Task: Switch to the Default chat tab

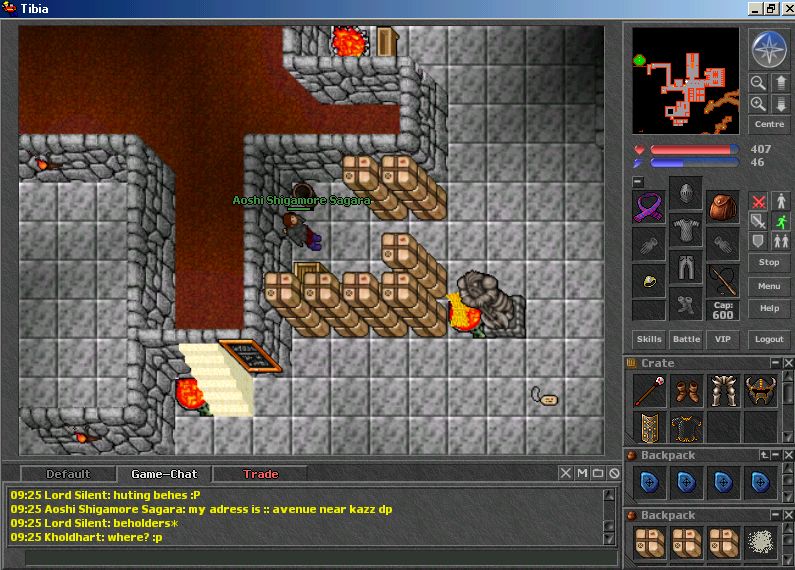Action: coord(68,474)
